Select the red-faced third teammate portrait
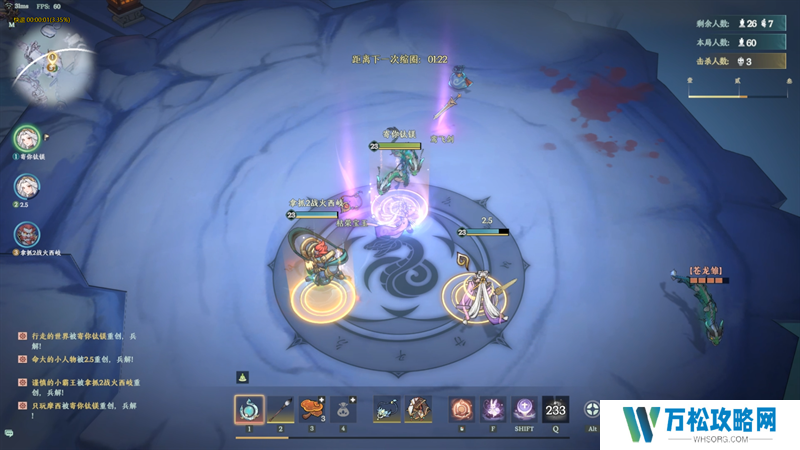Image resolution: width=800 pixels, height=450 pixels. pos(27,235)
